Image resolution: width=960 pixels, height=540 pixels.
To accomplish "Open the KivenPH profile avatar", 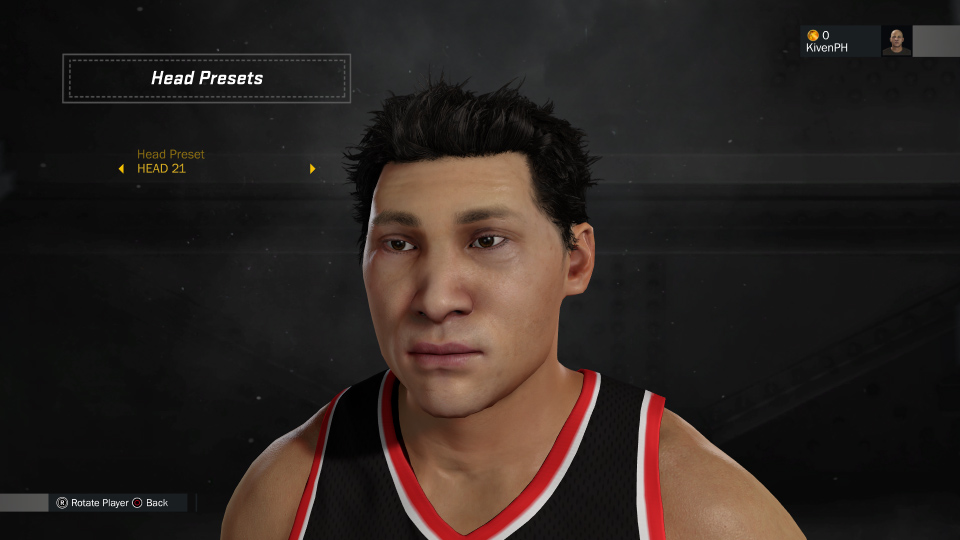I will tap(896, 41).
